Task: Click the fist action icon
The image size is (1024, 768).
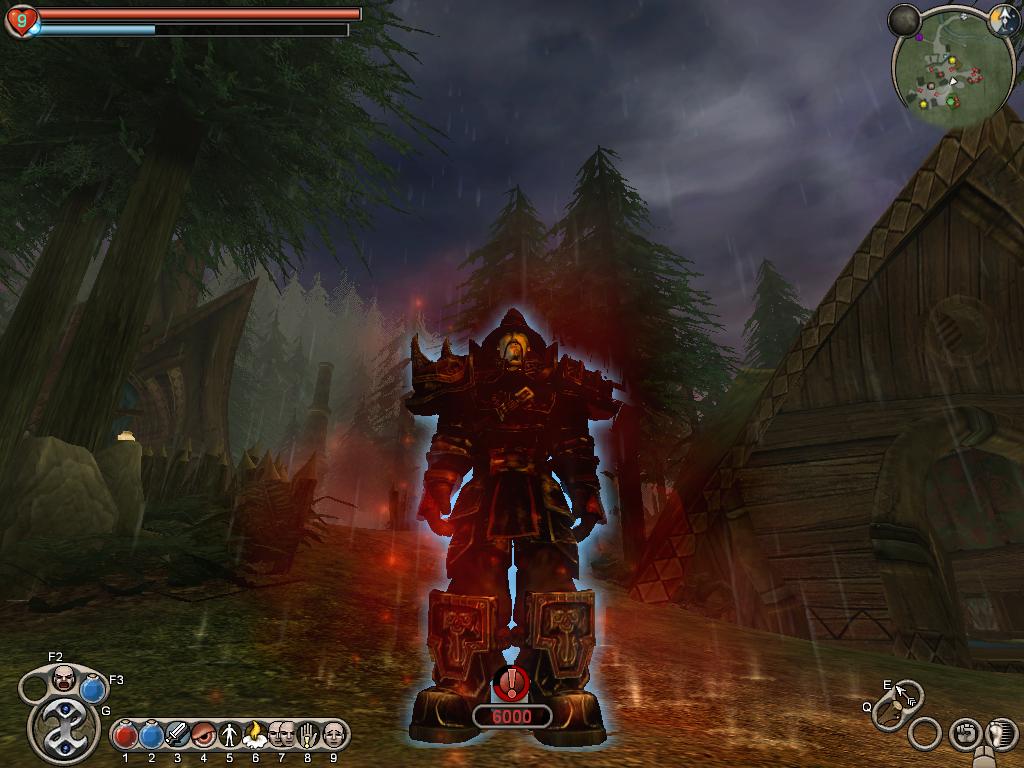Action: (x=964, y=734)
